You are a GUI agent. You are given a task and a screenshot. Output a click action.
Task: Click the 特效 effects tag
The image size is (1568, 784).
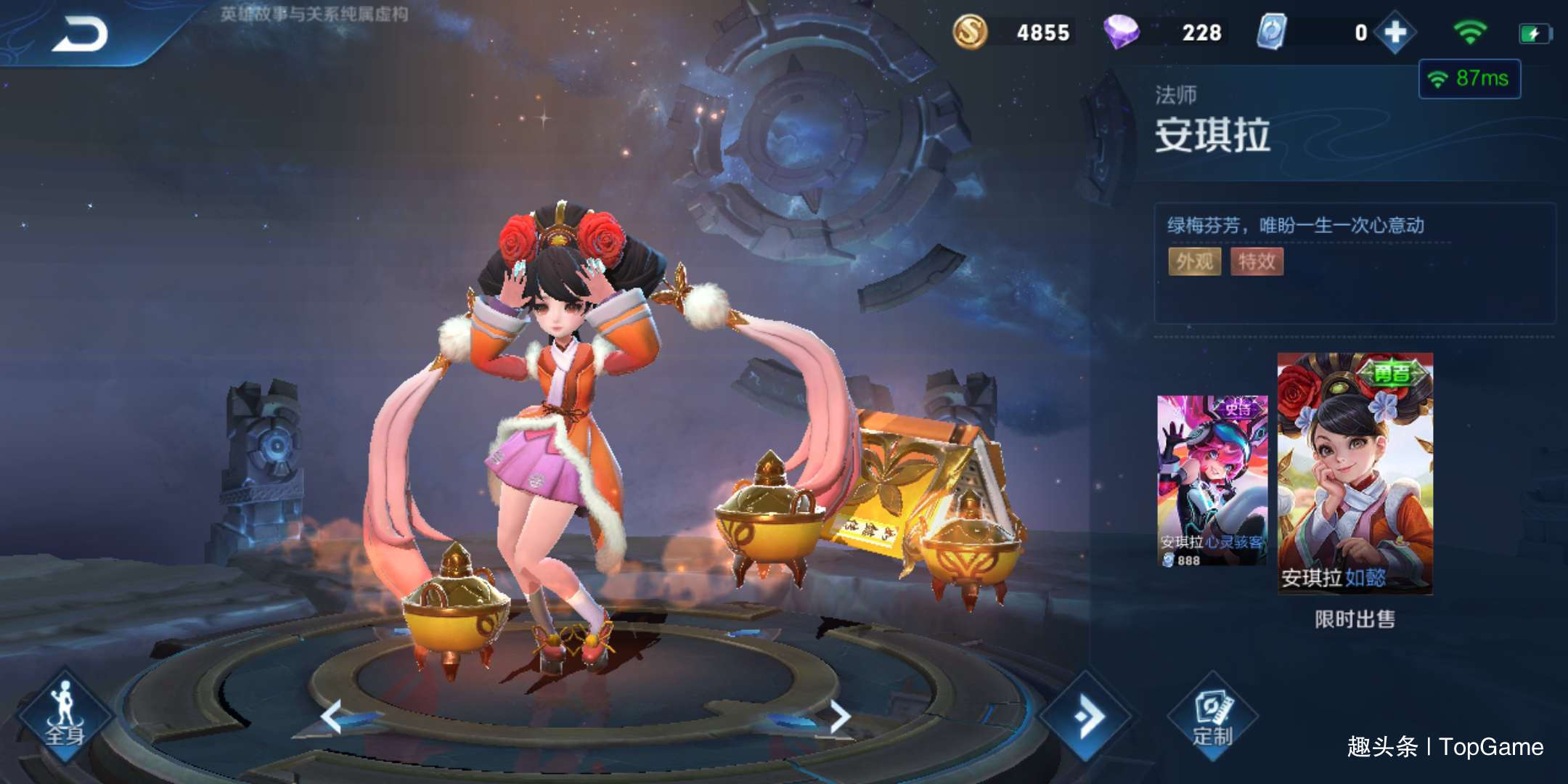(1257, 261)
